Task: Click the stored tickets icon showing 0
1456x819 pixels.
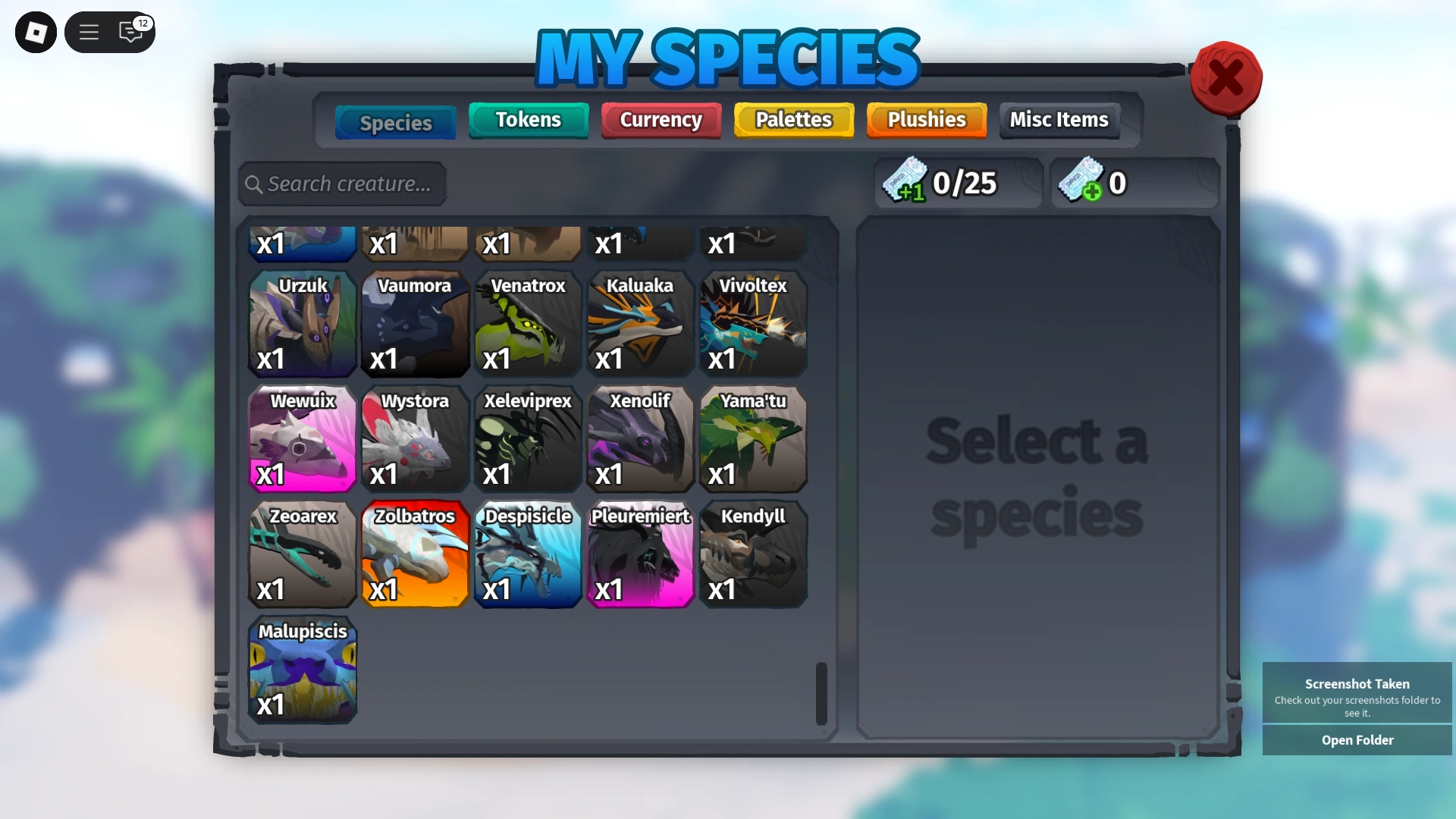Action: coord(1081,182)
